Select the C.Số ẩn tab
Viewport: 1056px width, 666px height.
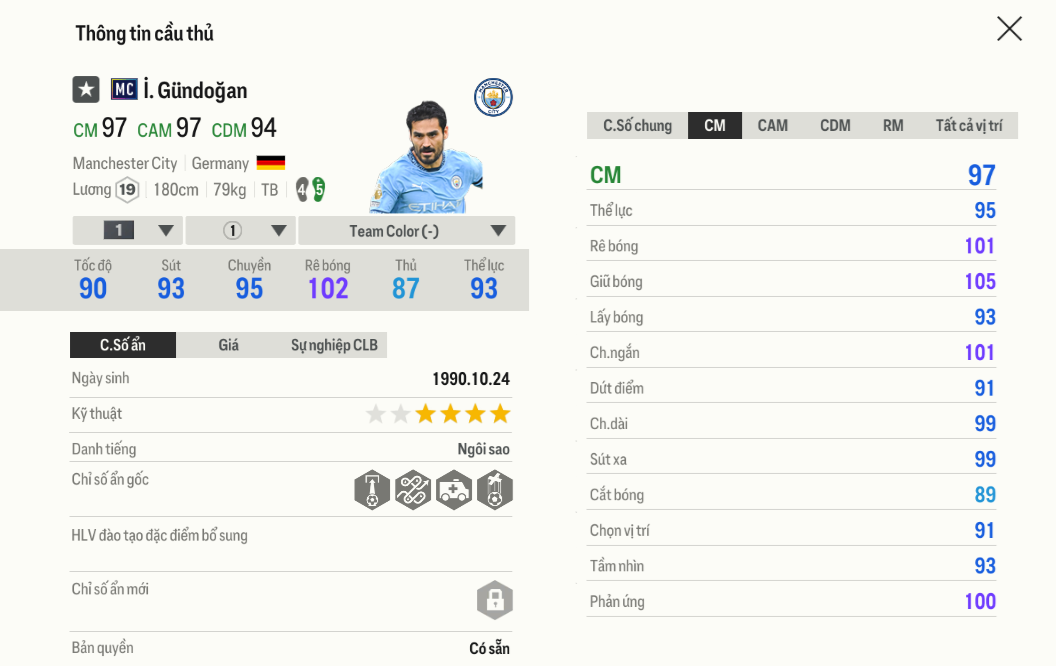[x=123, y=345]
